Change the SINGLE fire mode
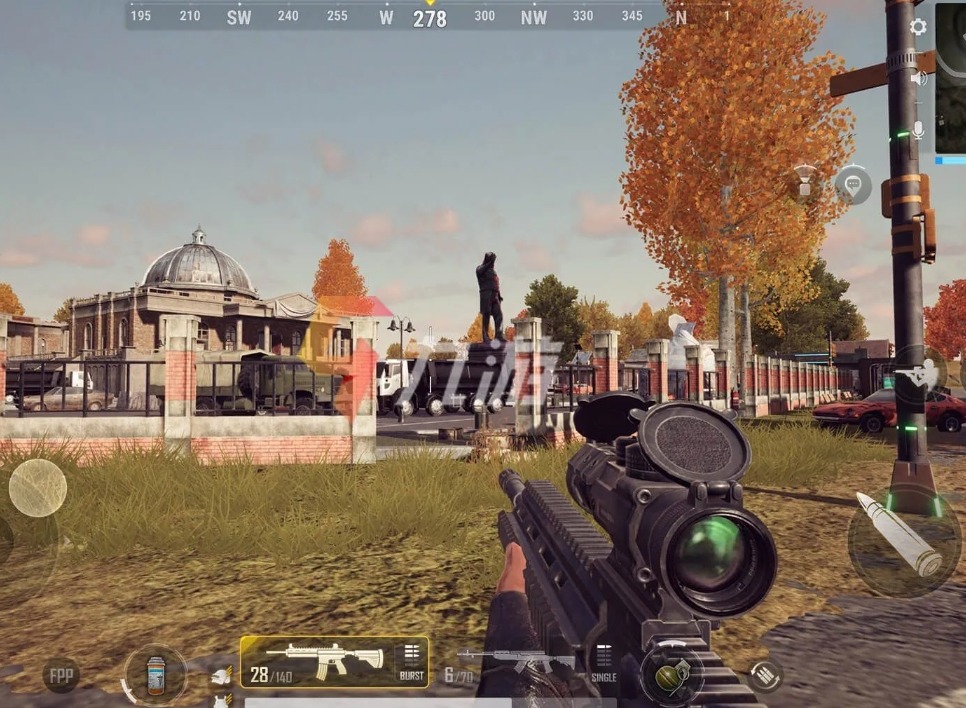 (x=604, y=663)
